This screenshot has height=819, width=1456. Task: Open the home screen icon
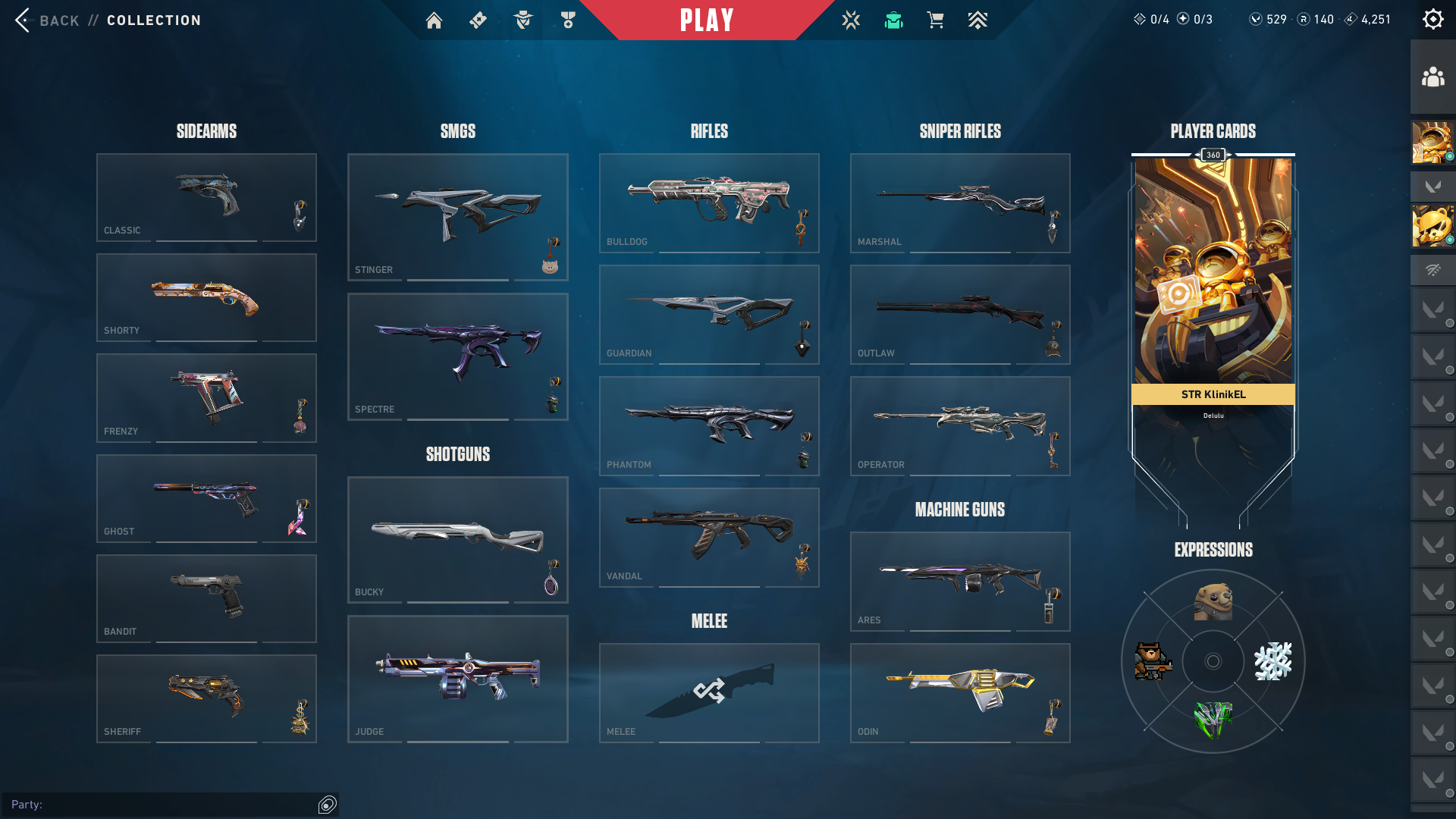(x=434, y=20)
